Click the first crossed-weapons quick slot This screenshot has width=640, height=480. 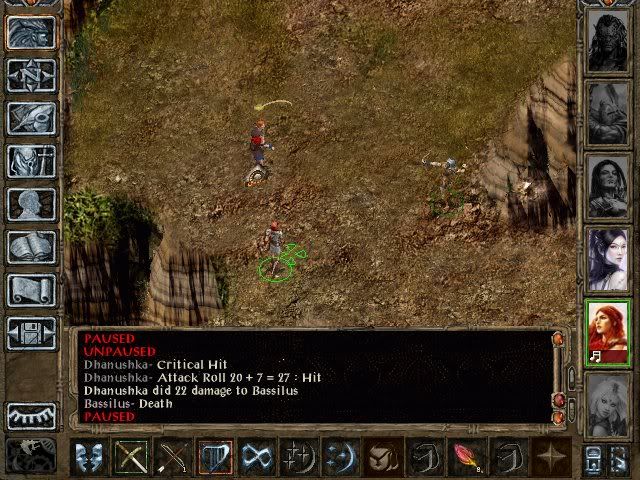[131, 457]
